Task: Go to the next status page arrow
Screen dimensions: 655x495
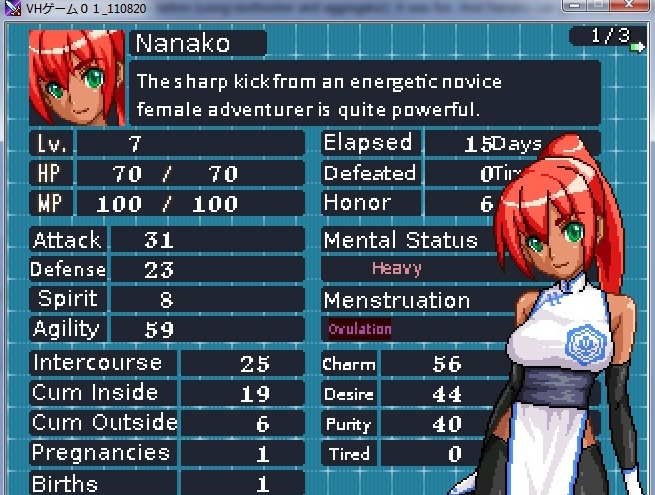Action: point(638,45)
